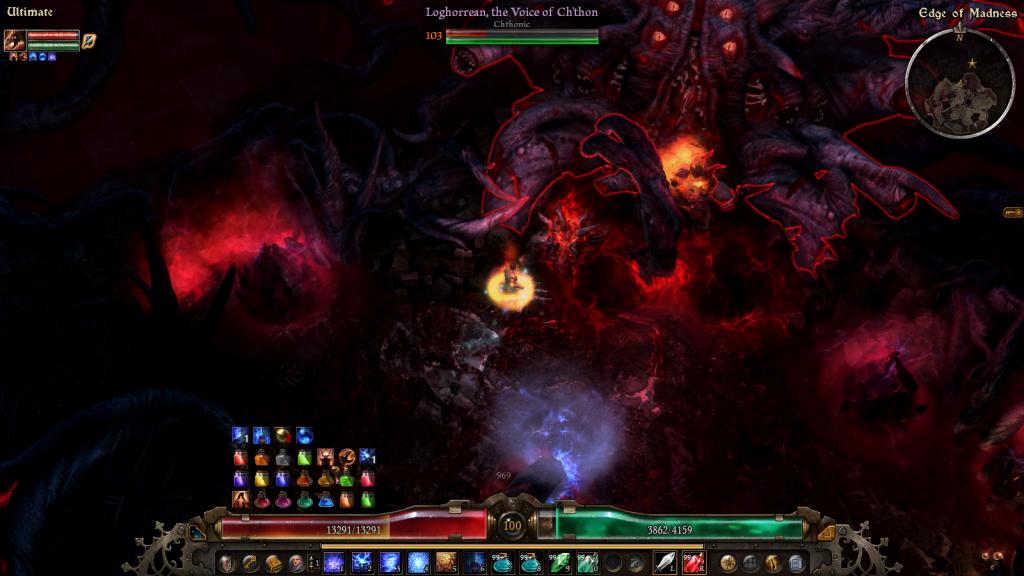Select the pet portrait under Ultimate
Image resolution: width=1024 pixels, height=576 pixels.
(14, 40)
